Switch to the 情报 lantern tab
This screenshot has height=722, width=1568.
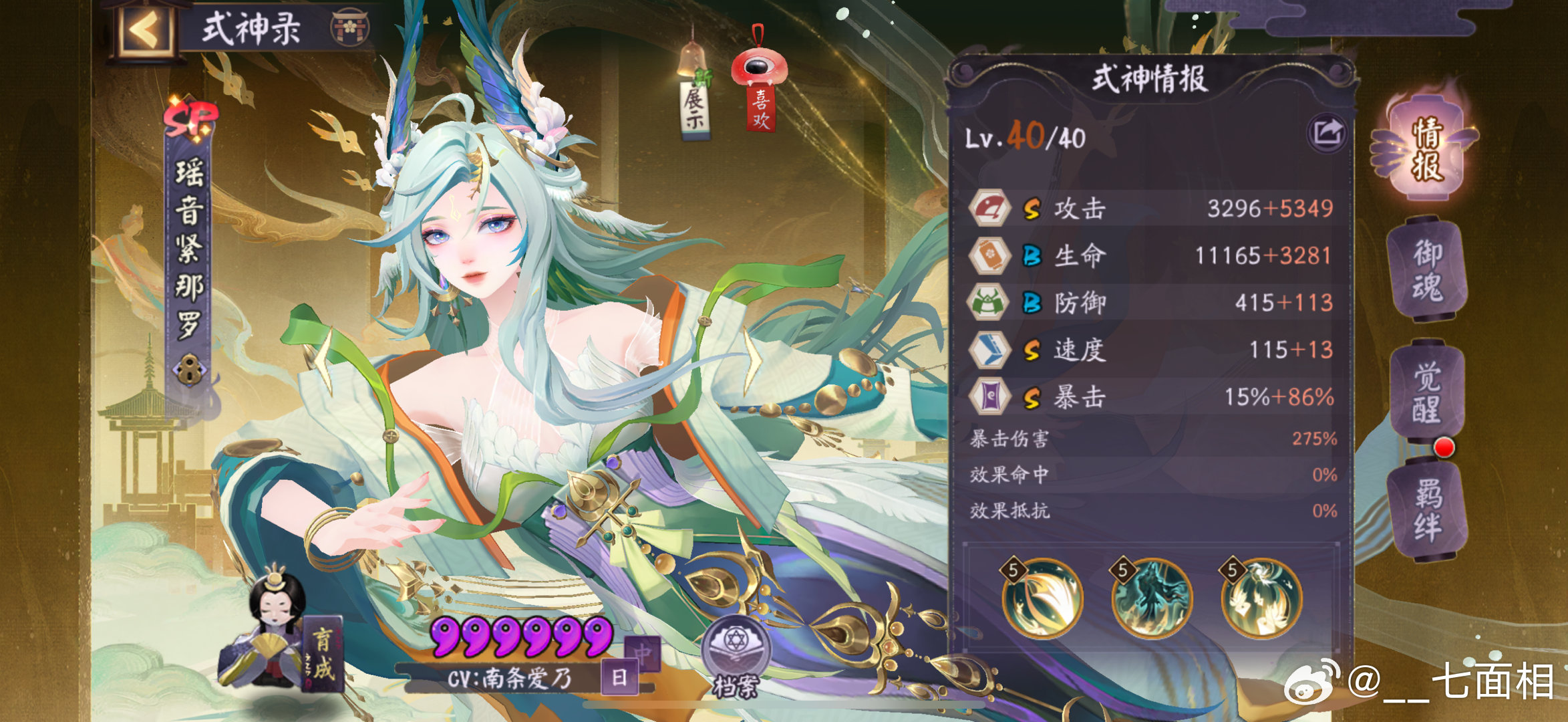point(1426,150)
